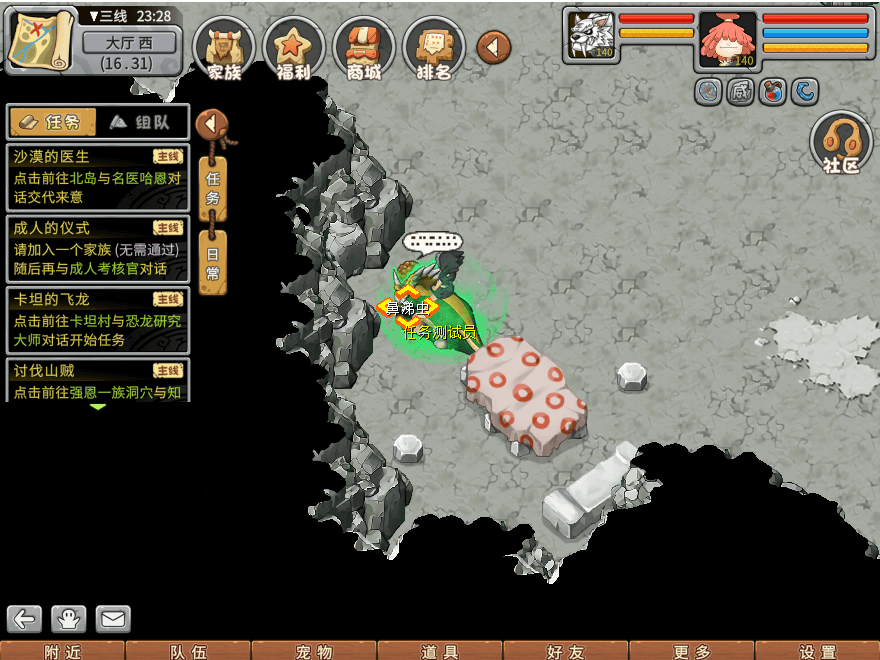The height and width of the screenshot is (660, 880).
Task: Open the treasure map scroll icon
Action: pos(41,39)
